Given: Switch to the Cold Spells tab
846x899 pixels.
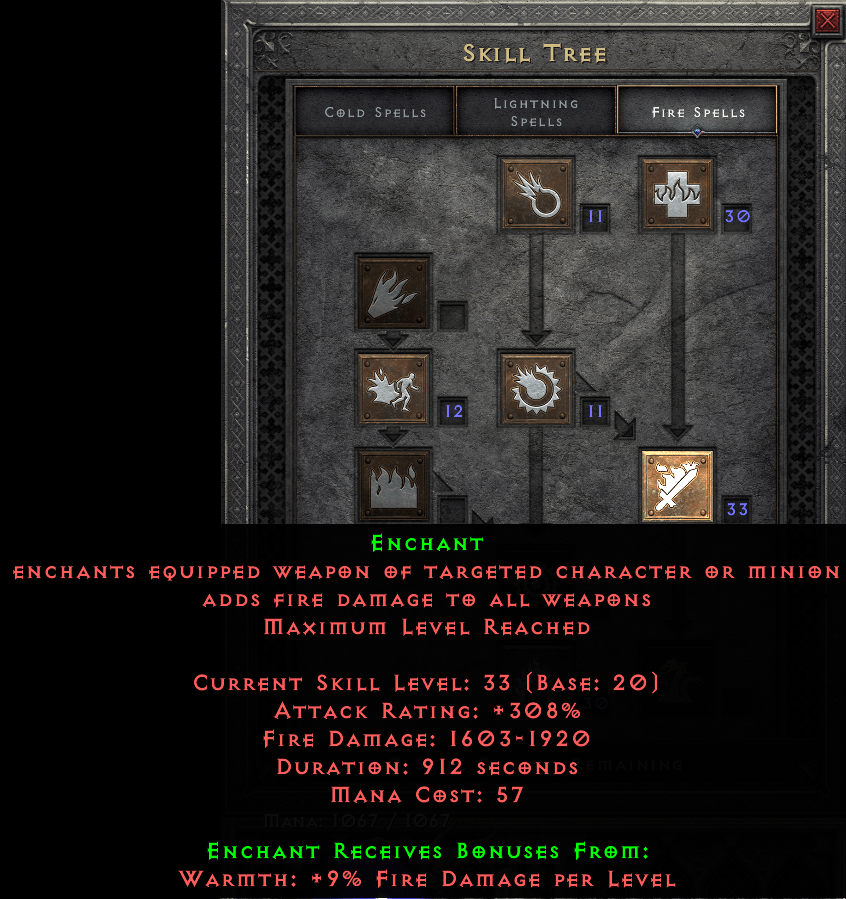Looking at the screenshot, I should coord(375,111).
